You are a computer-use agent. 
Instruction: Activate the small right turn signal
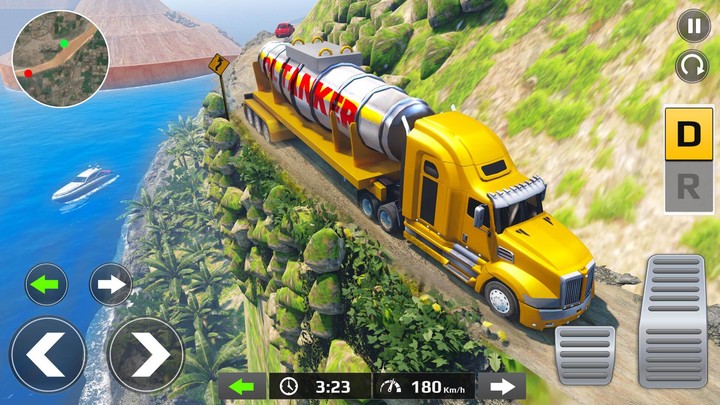110,284
